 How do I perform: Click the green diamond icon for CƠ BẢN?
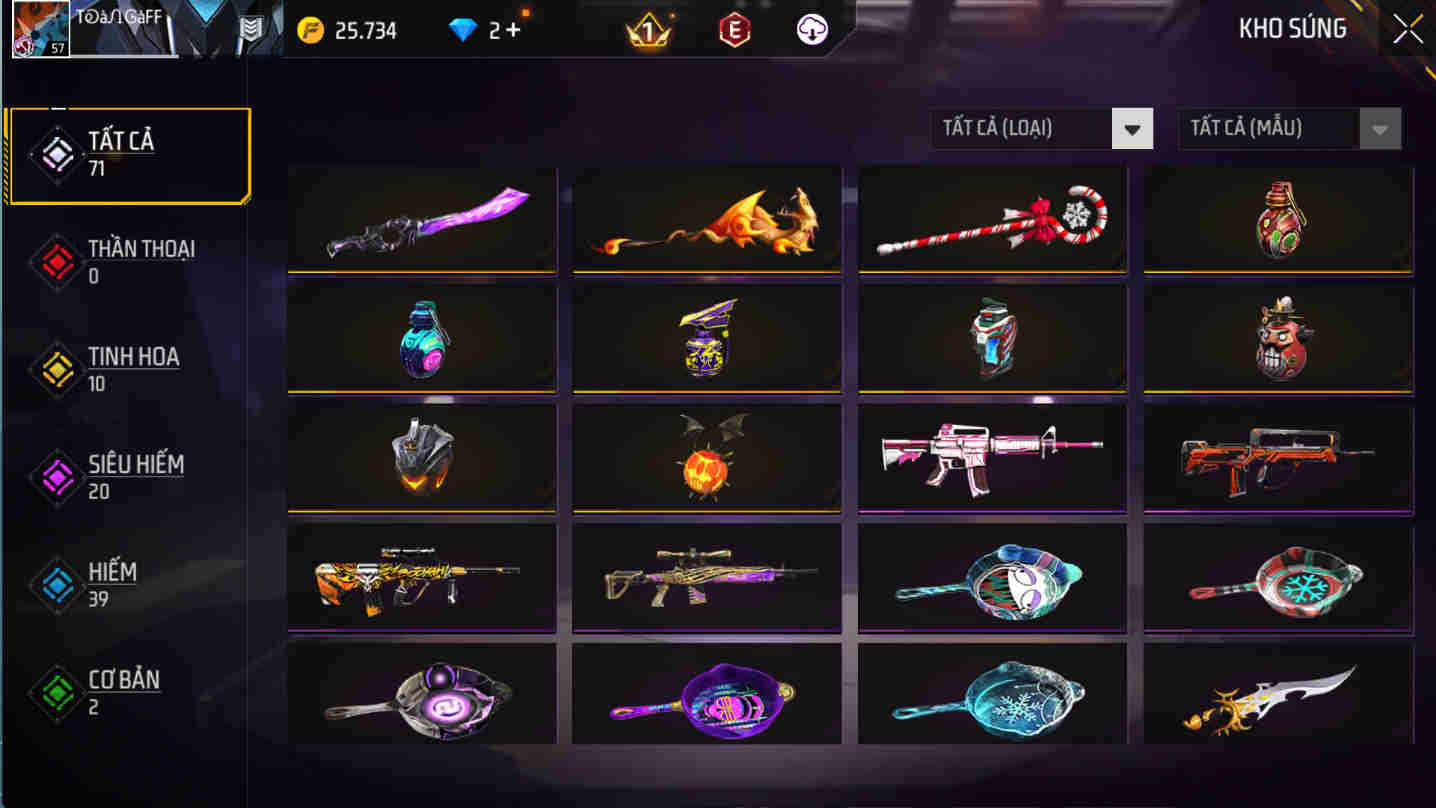(55, 692)
